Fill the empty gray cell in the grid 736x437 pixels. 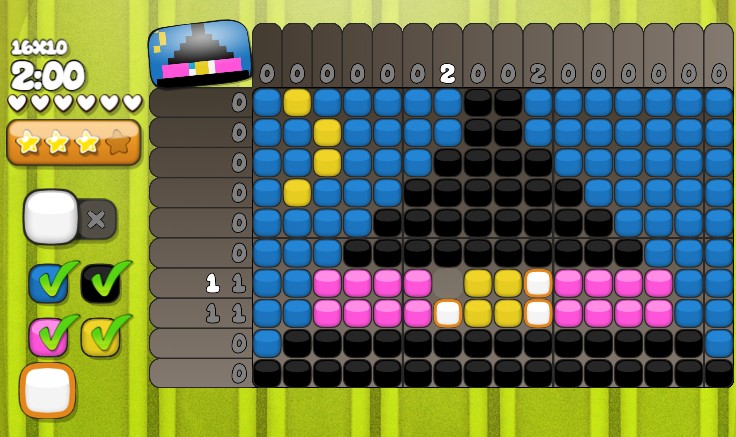[x=447, y=283]
